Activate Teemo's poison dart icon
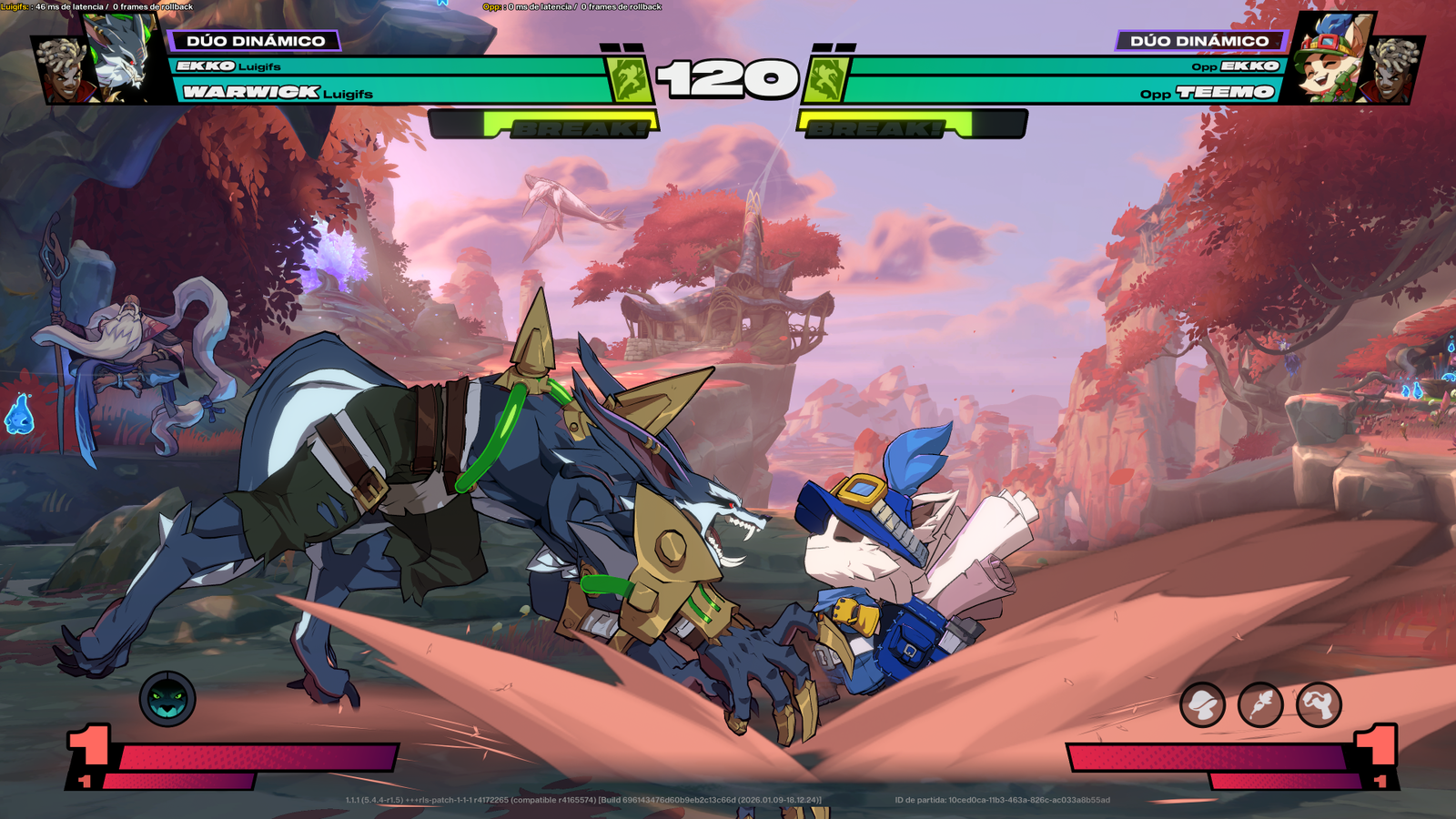Image resolution: width=1456 pixels, height=819 pixels. click(x=1260, y=704)
